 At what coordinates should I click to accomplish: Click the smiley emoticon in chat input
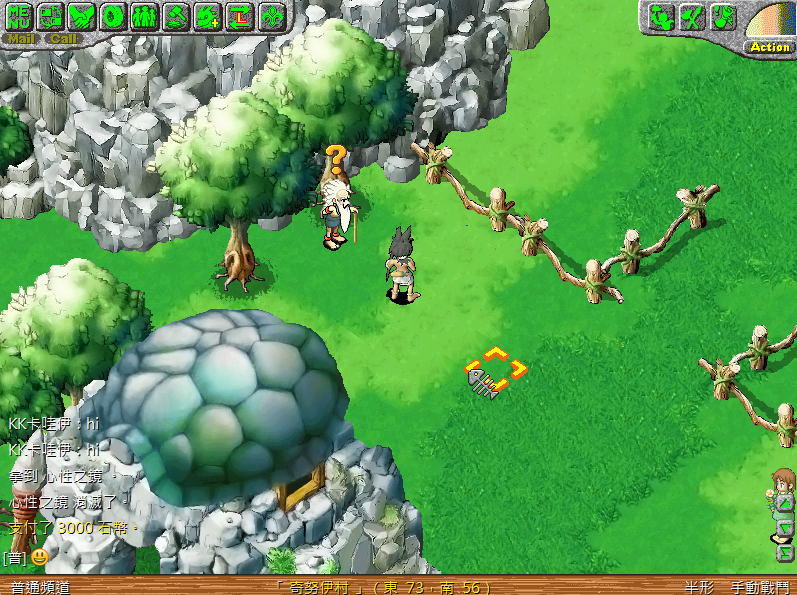(40, 556)
